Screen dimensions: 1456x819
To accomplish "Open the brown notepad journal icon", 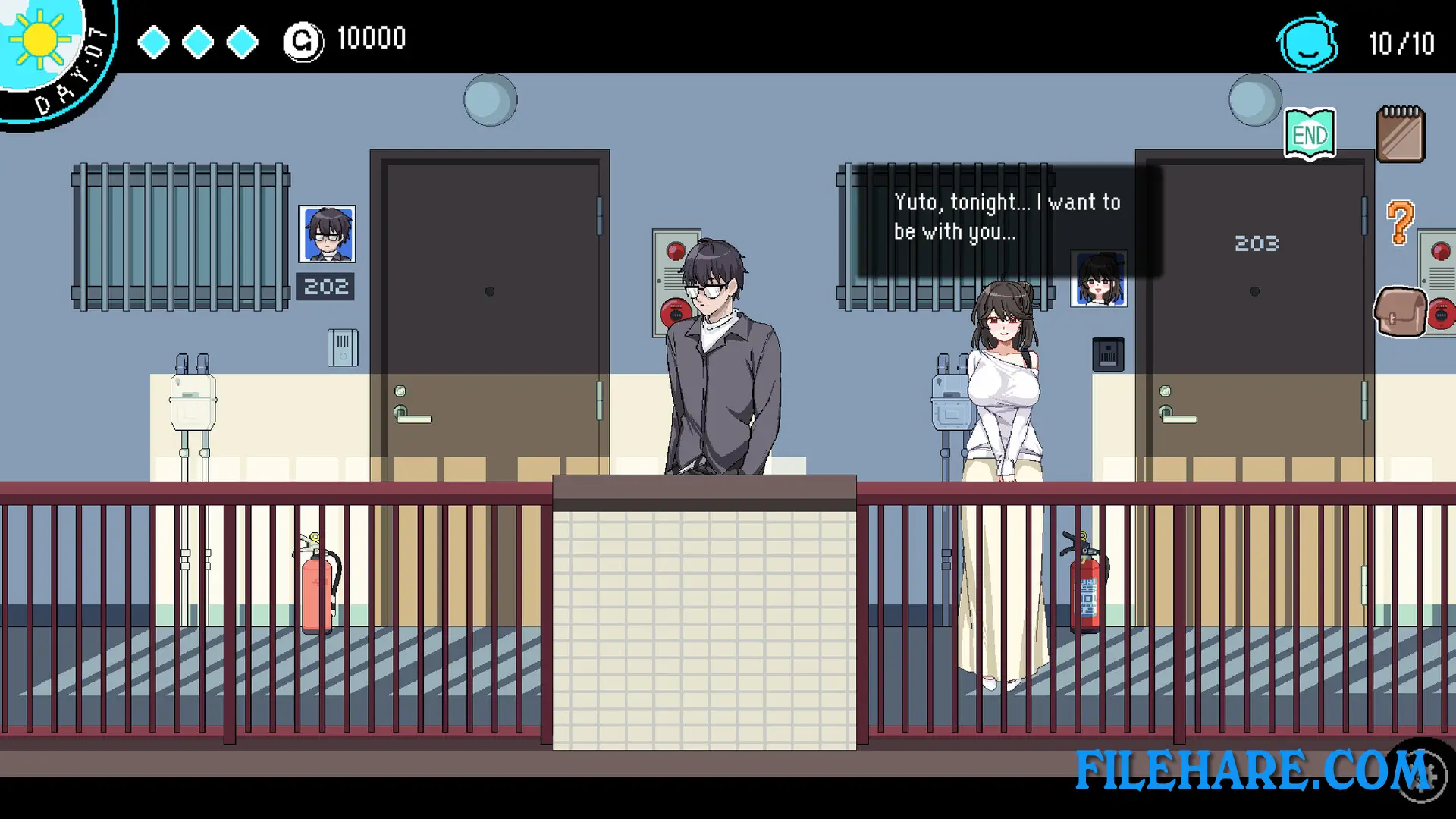I will pyautogui.click(x=1401, y=135).
